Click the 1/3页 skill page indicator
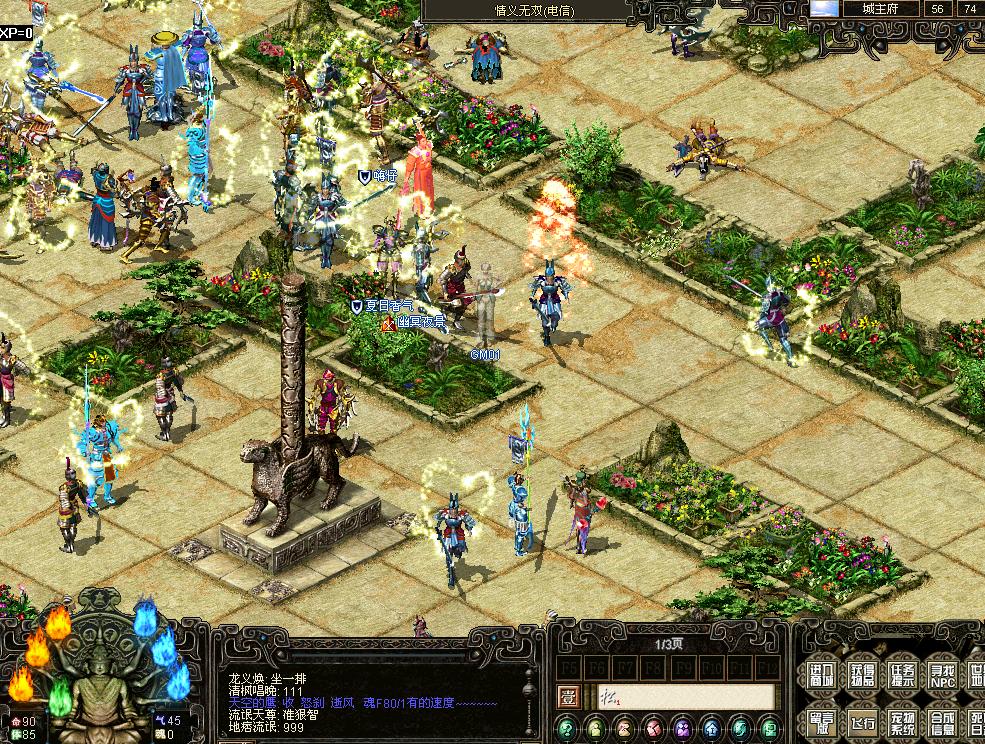 pyautogui.click(x=668, y=645)
